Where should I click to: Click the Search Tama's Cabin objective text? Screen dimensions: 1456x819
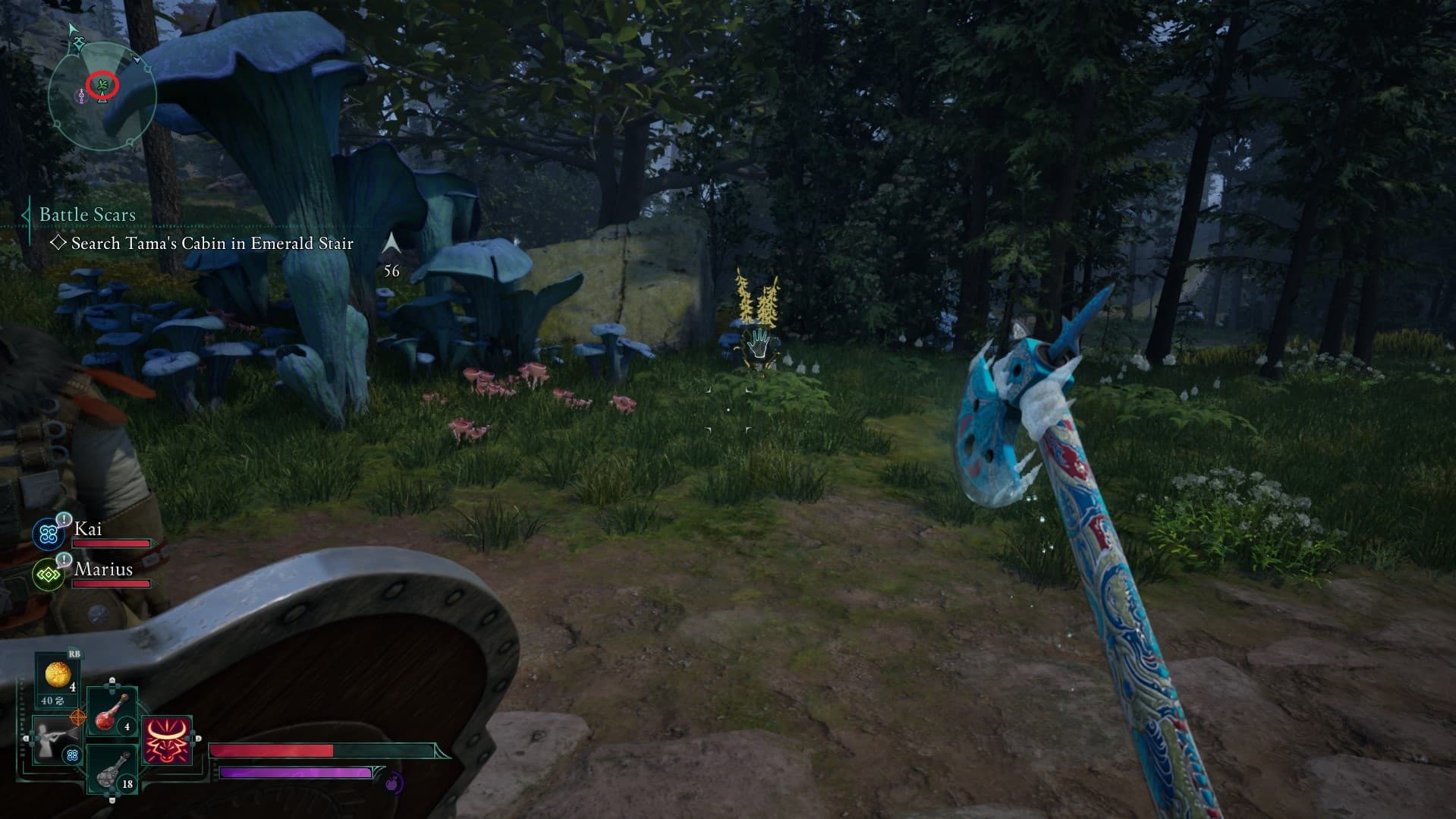[x=212, y=244]
